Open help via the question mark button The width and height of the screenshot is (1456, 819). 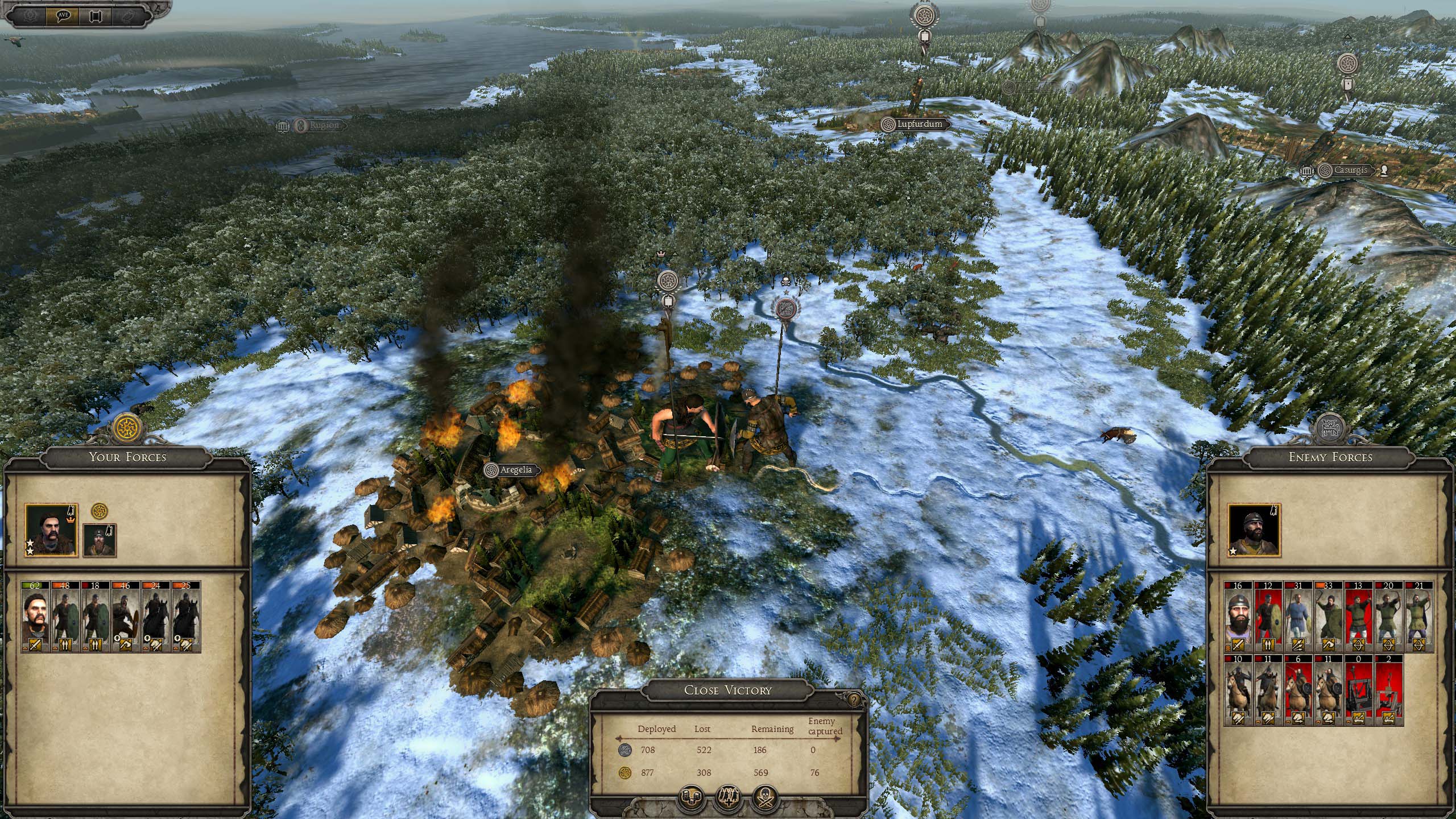coord(854,700)
